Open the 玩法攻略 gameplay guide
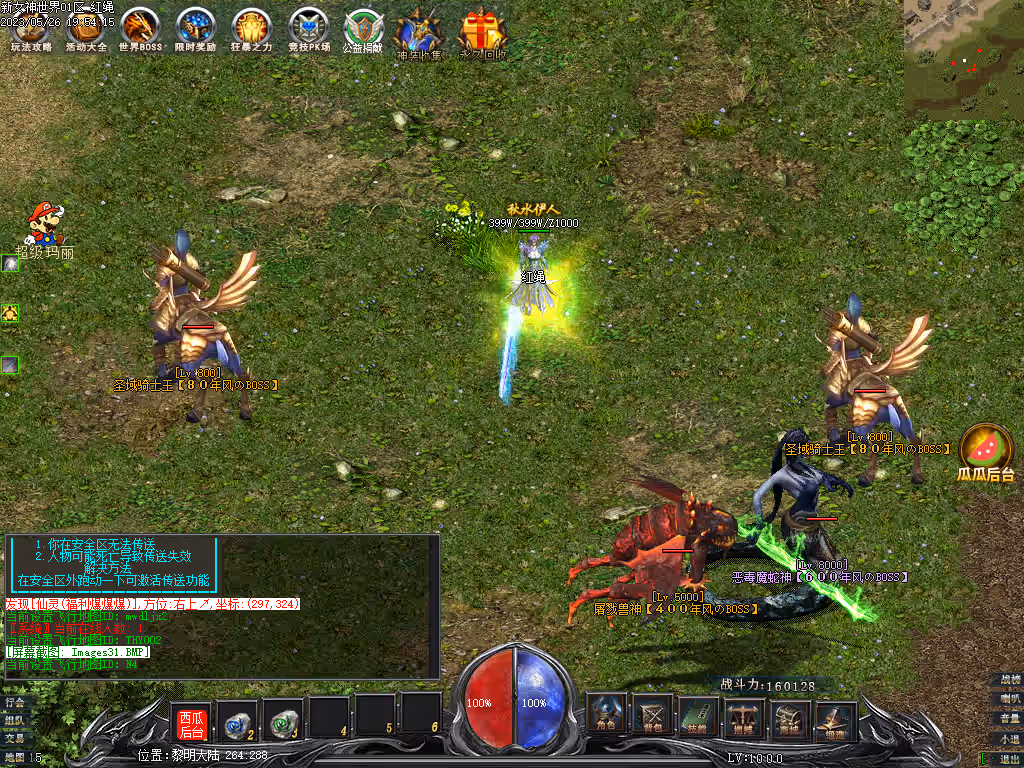Screen dimensions: 1024x768 point(28,29)
